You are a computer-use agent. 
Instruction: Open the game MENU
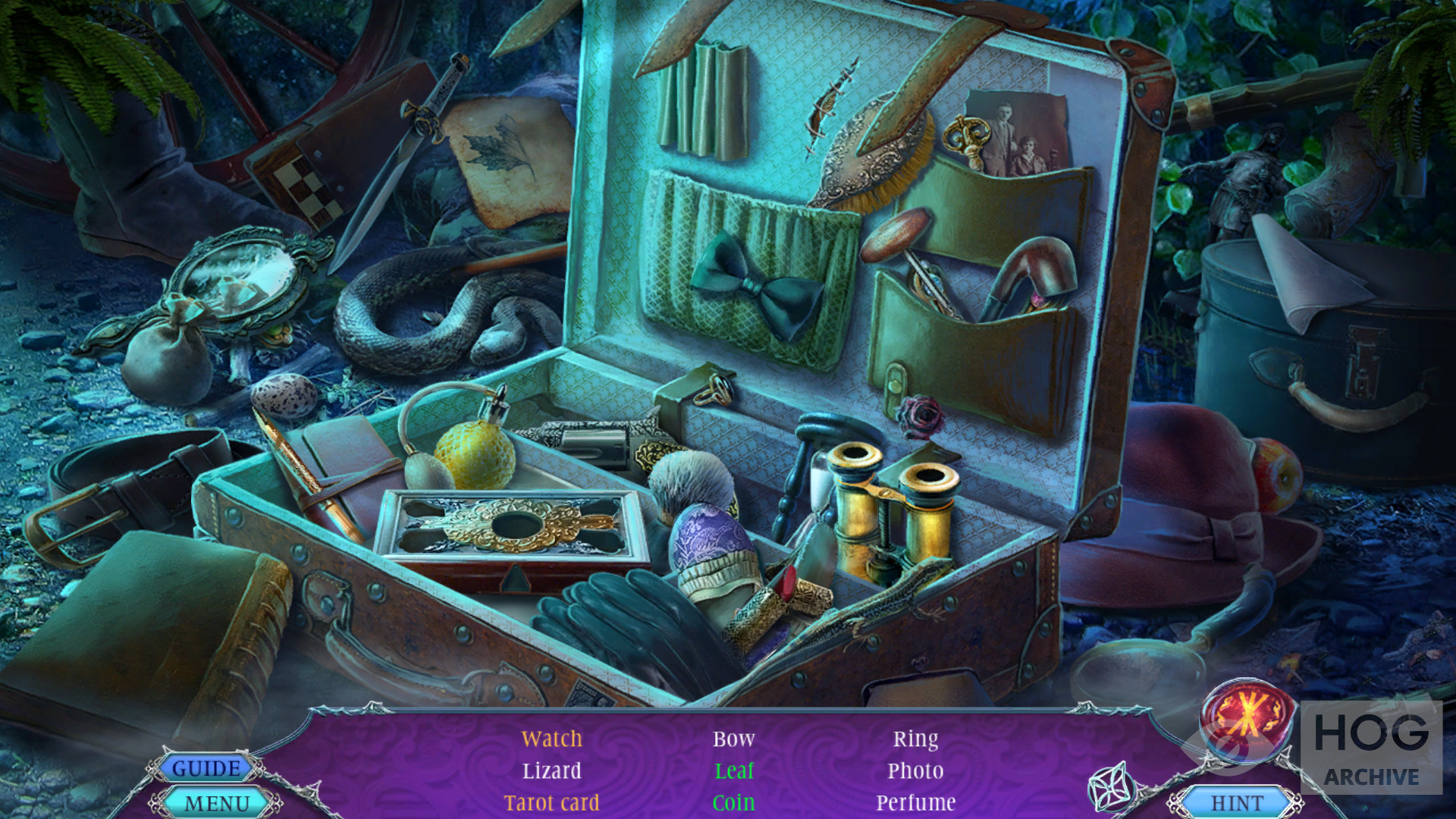(217, 803)
